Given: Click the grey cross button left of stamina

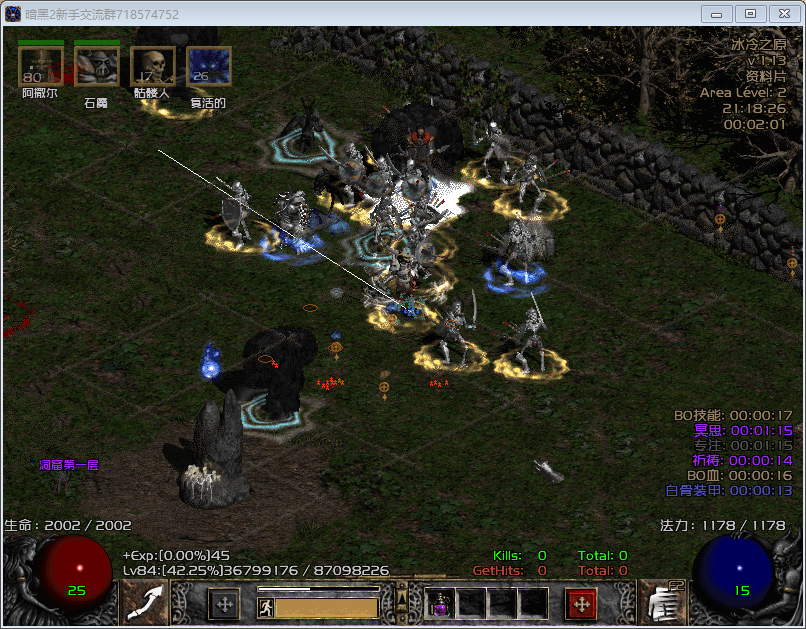Looking at the screenshot, I should pyautogui.click(x=224, y=604).
